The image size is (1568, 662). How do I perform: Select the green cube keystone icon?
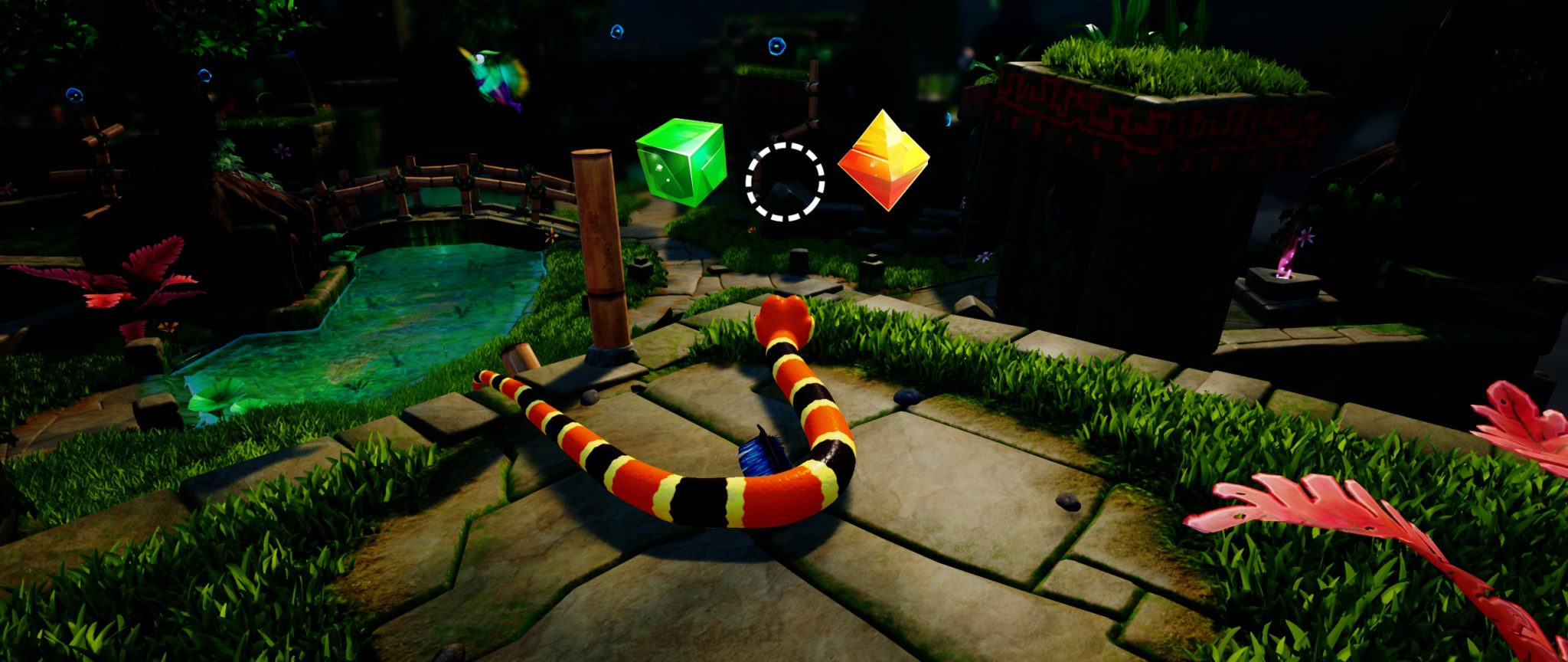point(680,162)
